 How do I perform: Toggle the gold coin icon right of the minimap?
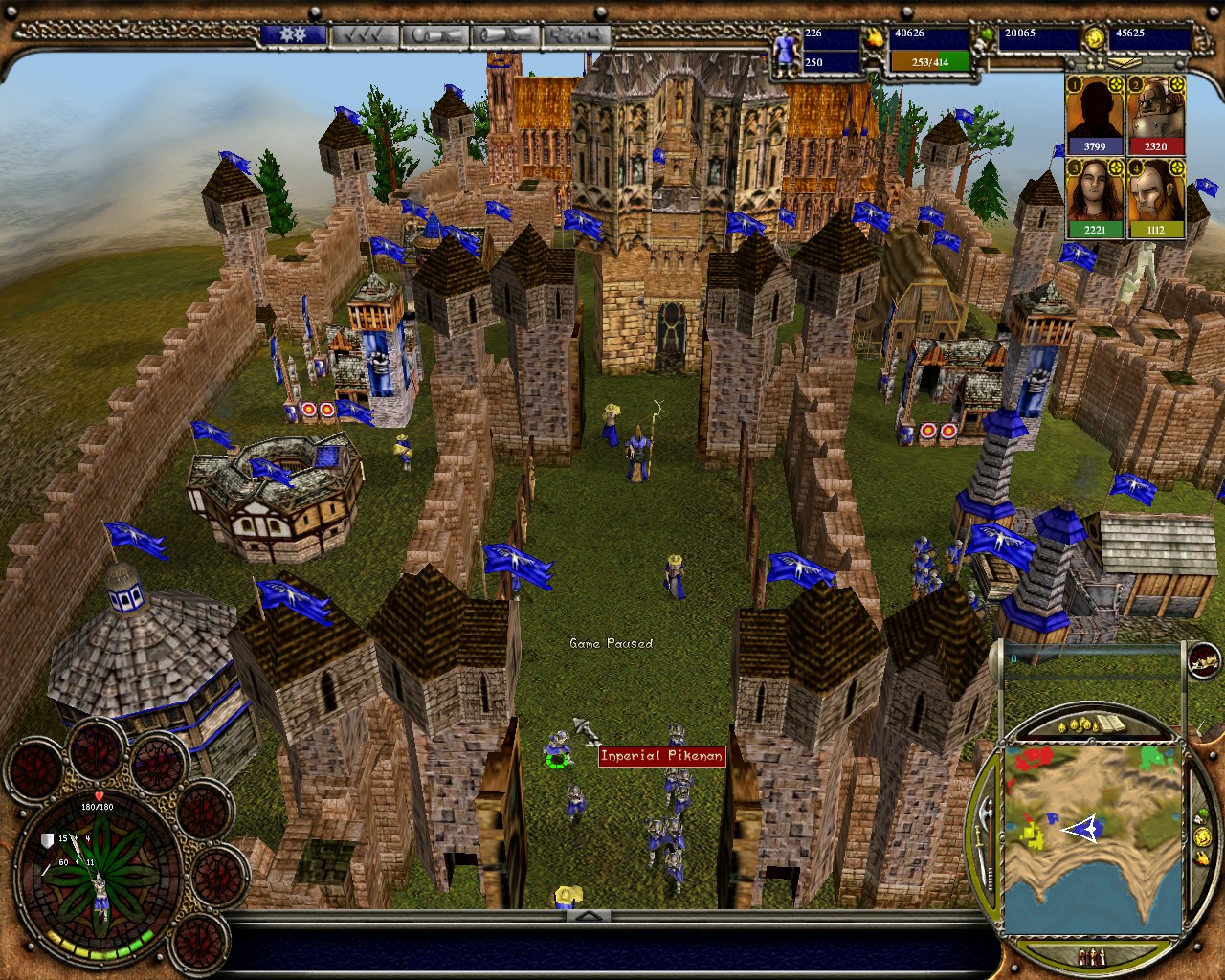point(1203,836)
